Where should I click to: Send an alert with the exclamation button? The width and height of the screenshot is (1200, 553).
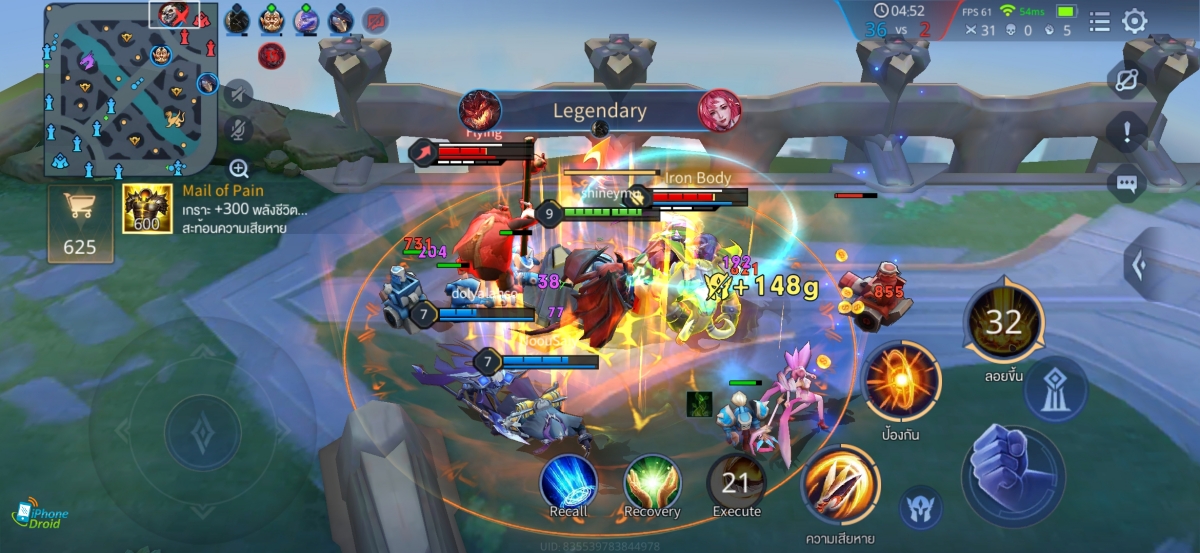tap(1127, 131)
